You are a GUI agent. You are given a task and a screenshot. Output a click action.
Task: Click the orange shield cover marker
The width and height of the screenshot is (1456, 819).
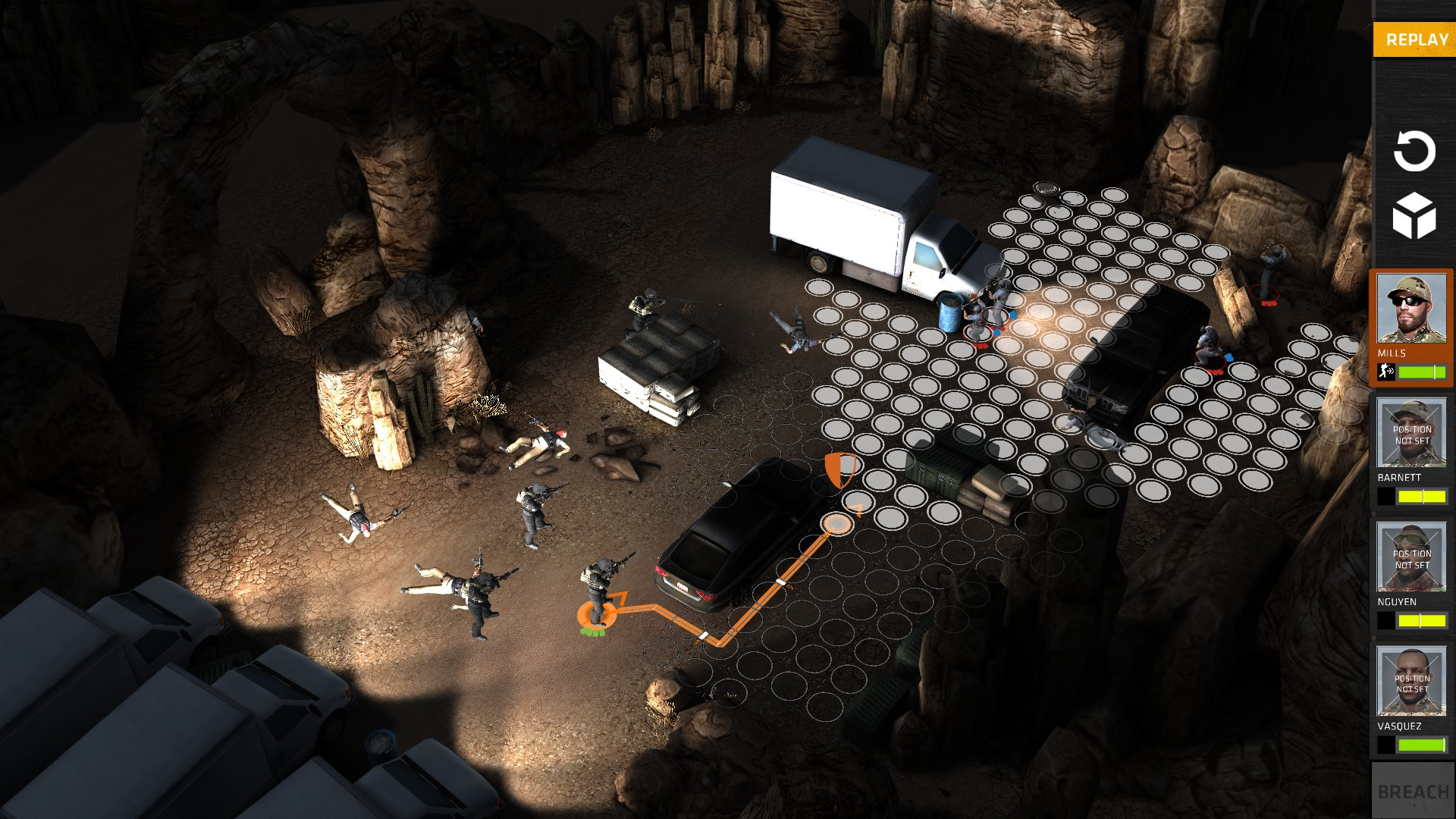tap(839, 469)
